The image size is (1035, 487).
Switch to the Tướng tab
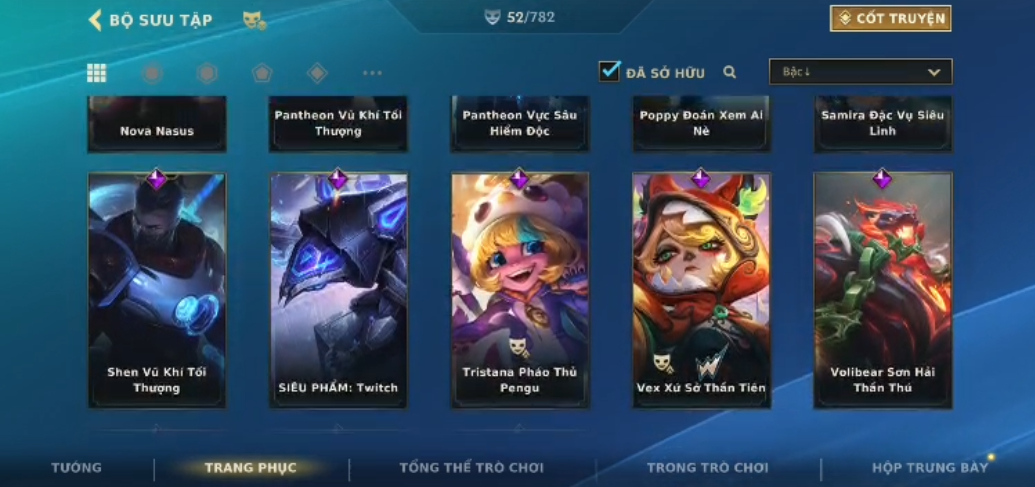pyautogui.click(x=77, y=468)
